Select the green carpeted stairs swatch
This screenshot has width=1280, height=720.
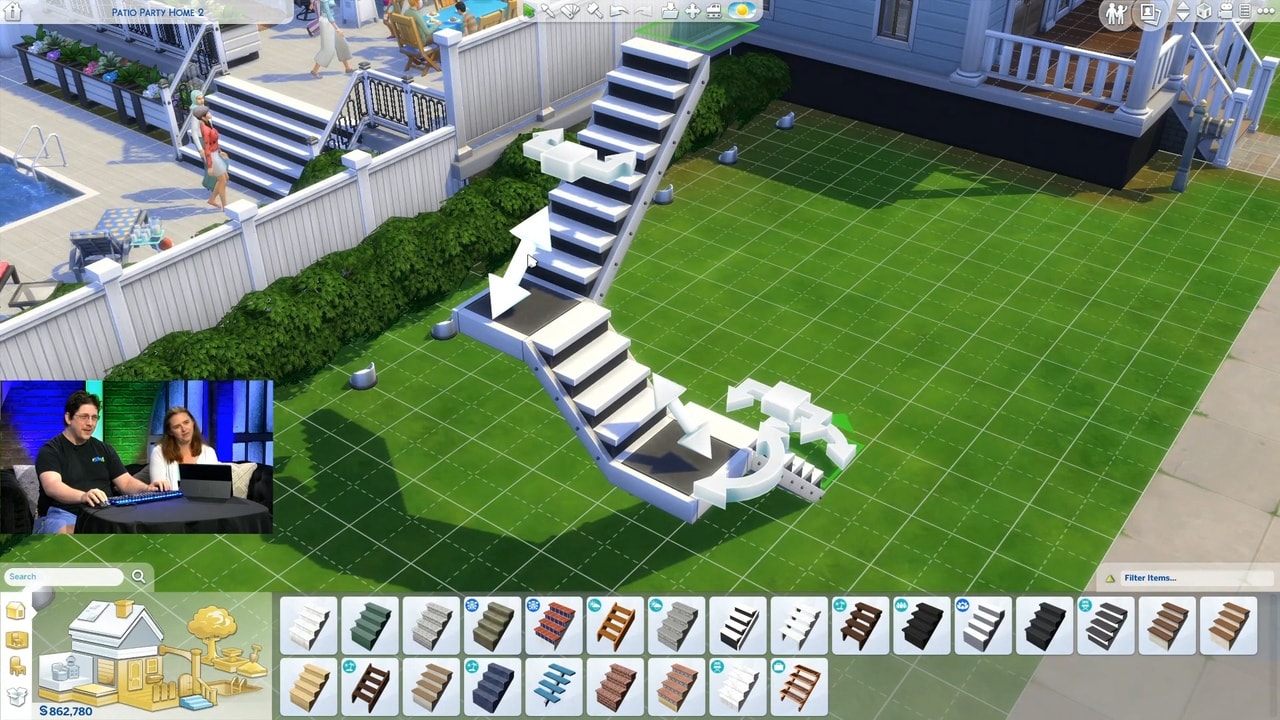369,626
